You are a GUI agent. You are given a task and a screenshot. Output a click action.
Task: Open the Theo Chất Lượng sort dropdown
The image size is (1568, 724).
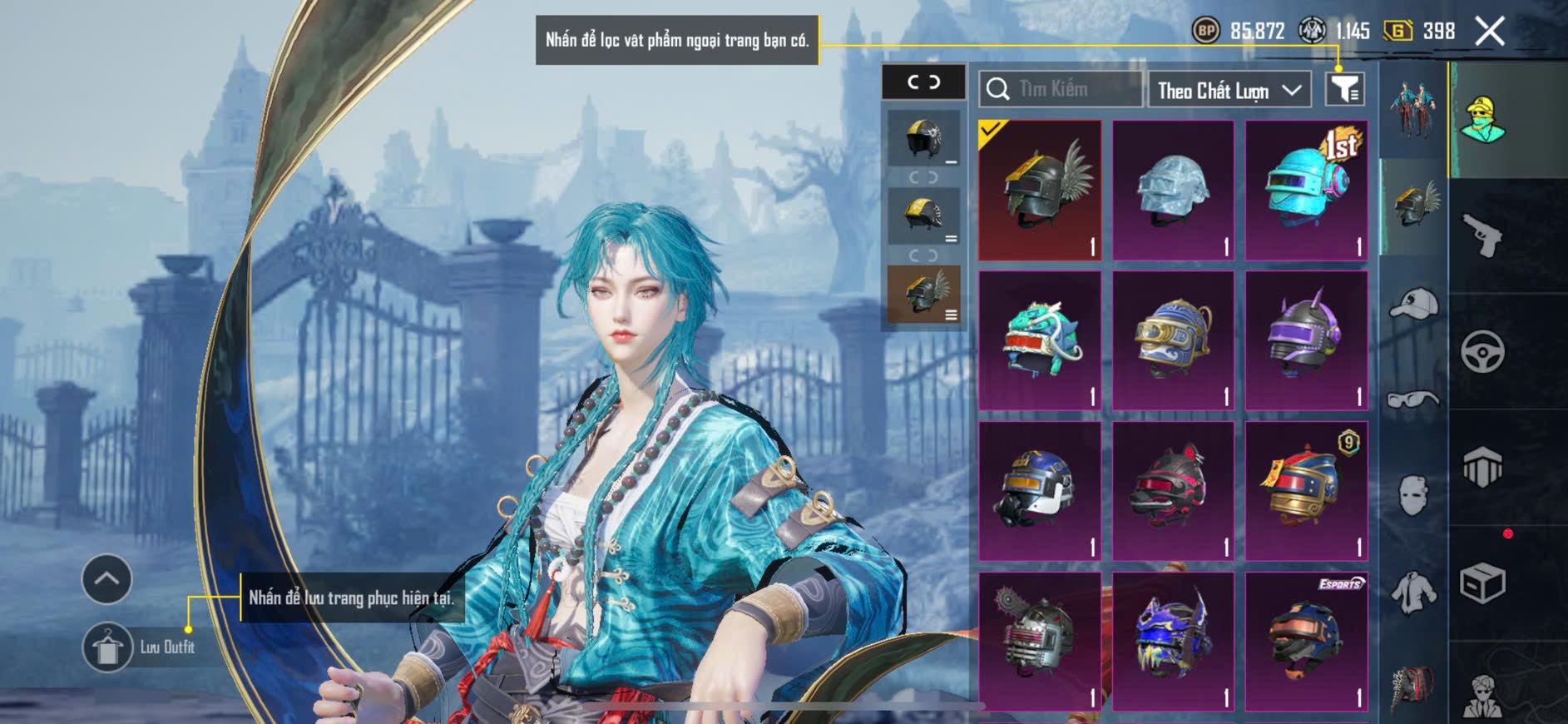[x=1229, y=90]
